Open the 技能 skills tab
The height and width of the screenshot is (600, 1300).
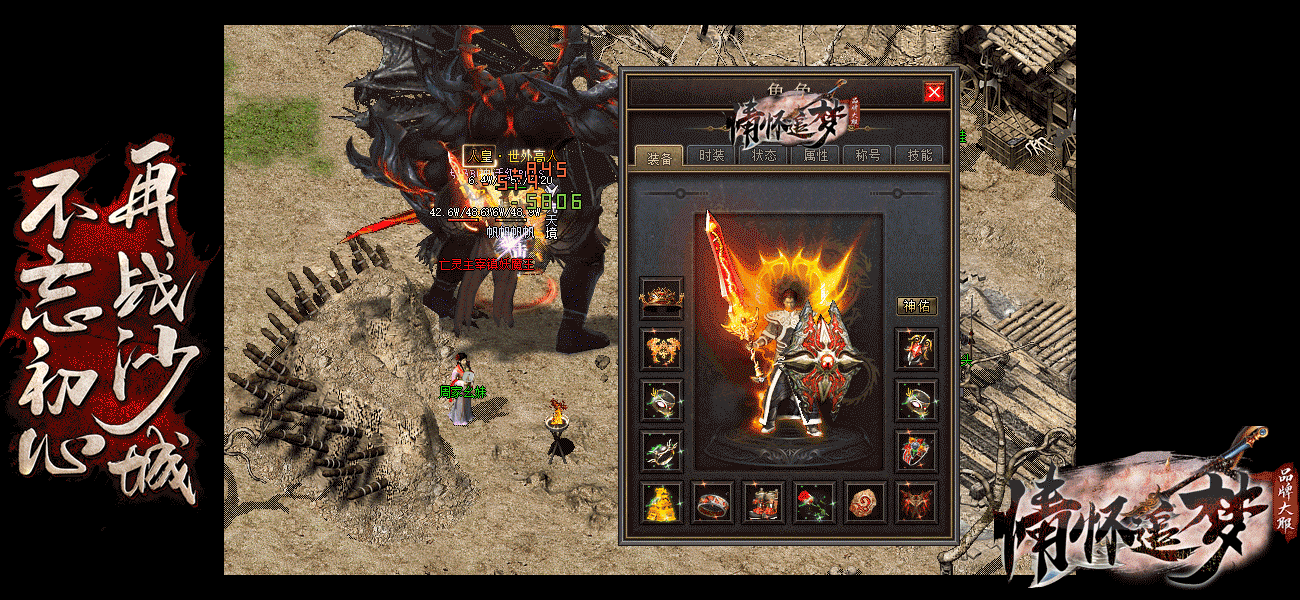pyautogui.click(x=919, y=155)
